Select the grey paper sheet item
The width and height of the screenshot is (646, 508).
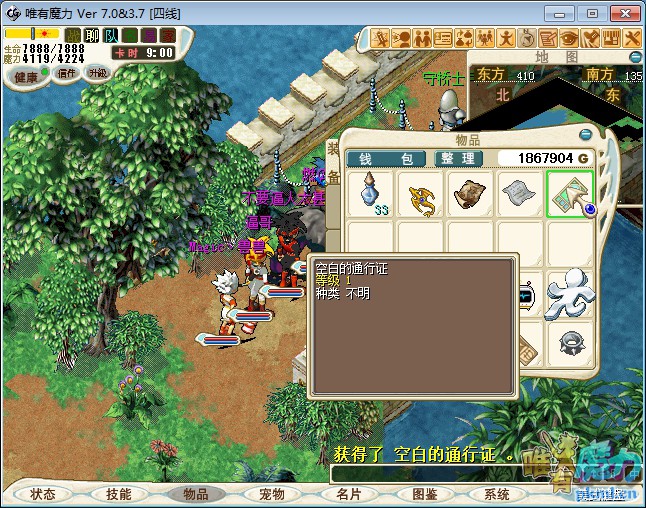point(520,194)
